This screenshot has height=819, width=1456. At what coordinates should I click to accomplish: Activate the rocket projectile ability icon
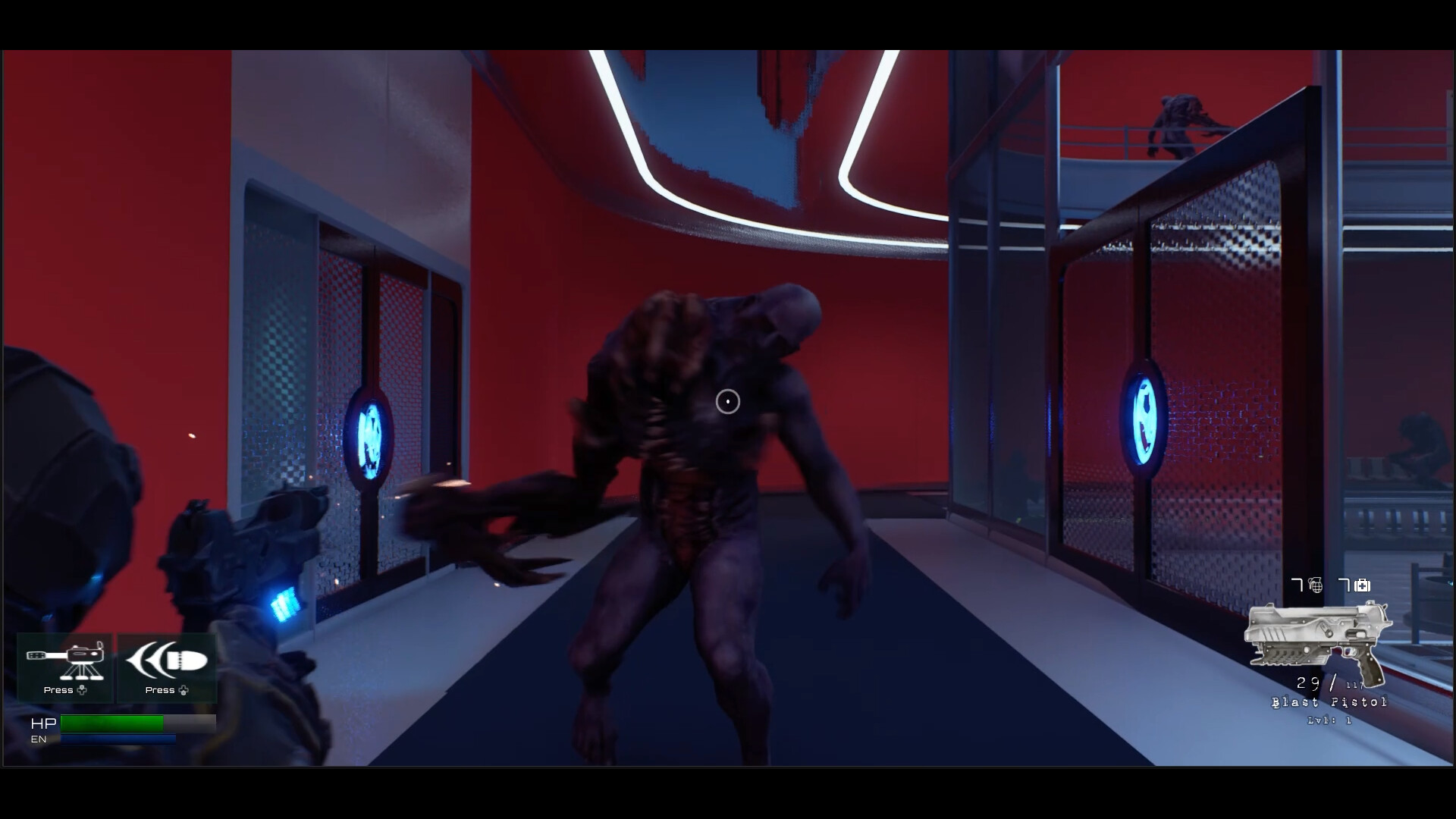pyautogui.click(x=166, y=658)
